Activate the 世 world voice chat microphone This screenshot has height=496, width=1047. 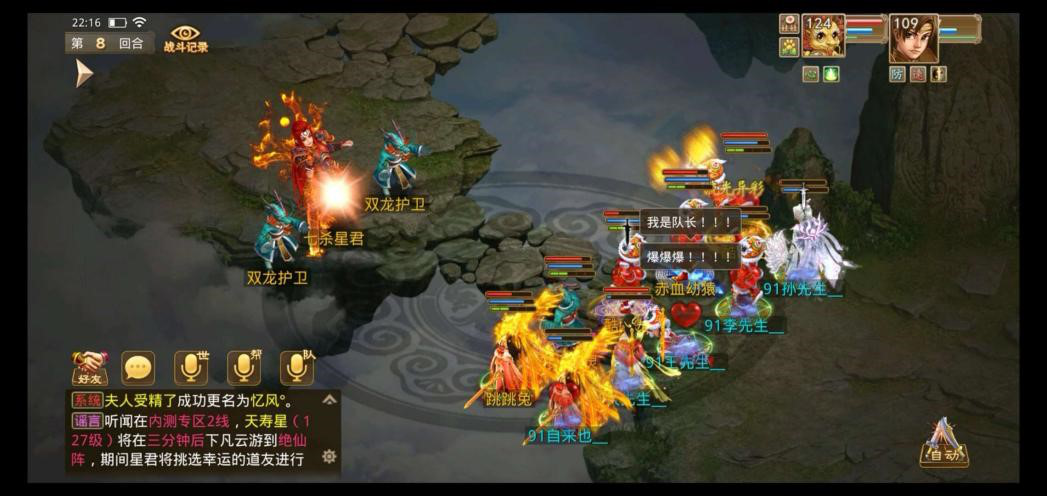click(191, 368)
